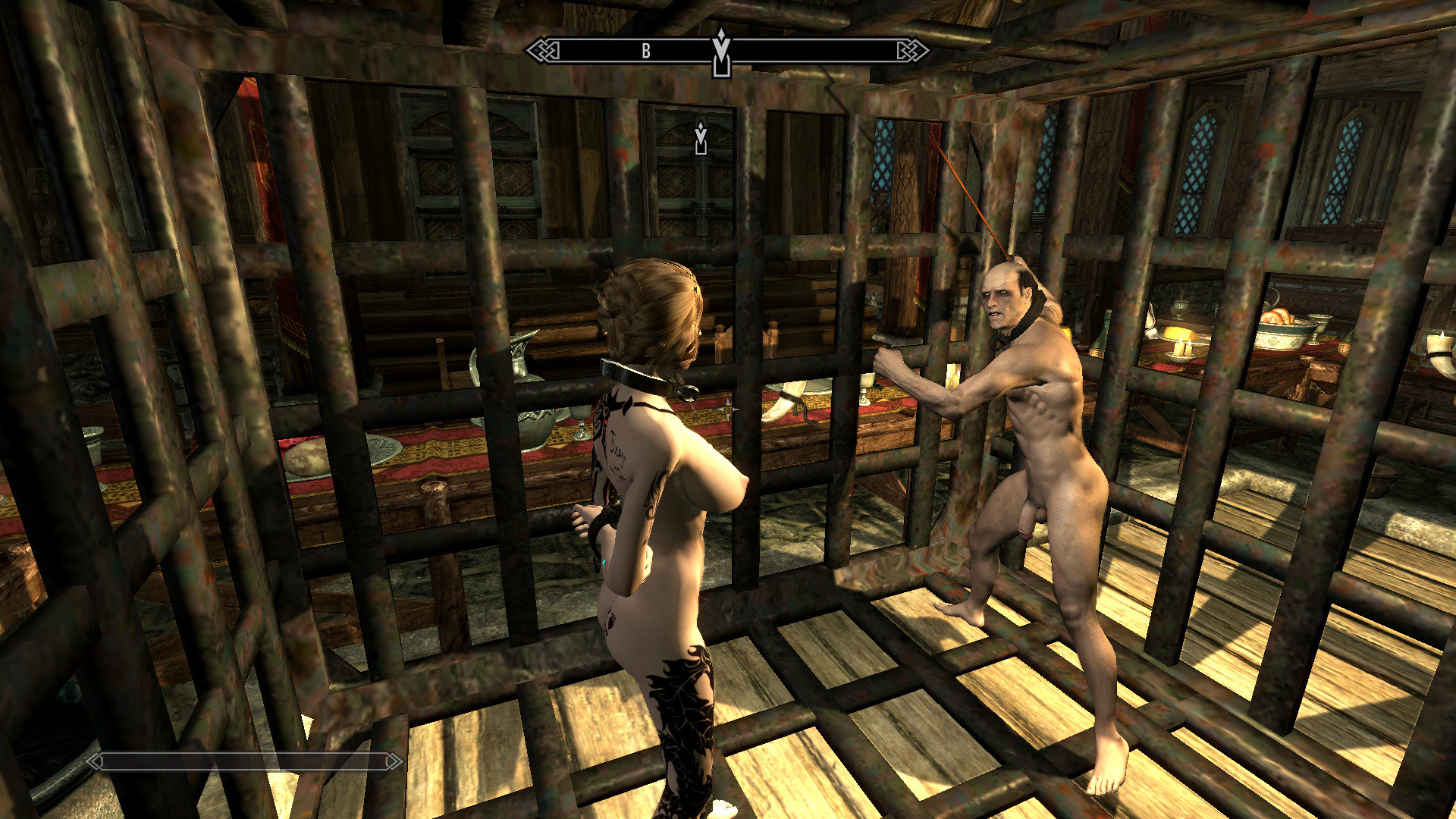Click the left arrow cap of stamina bar

point(95,762)
